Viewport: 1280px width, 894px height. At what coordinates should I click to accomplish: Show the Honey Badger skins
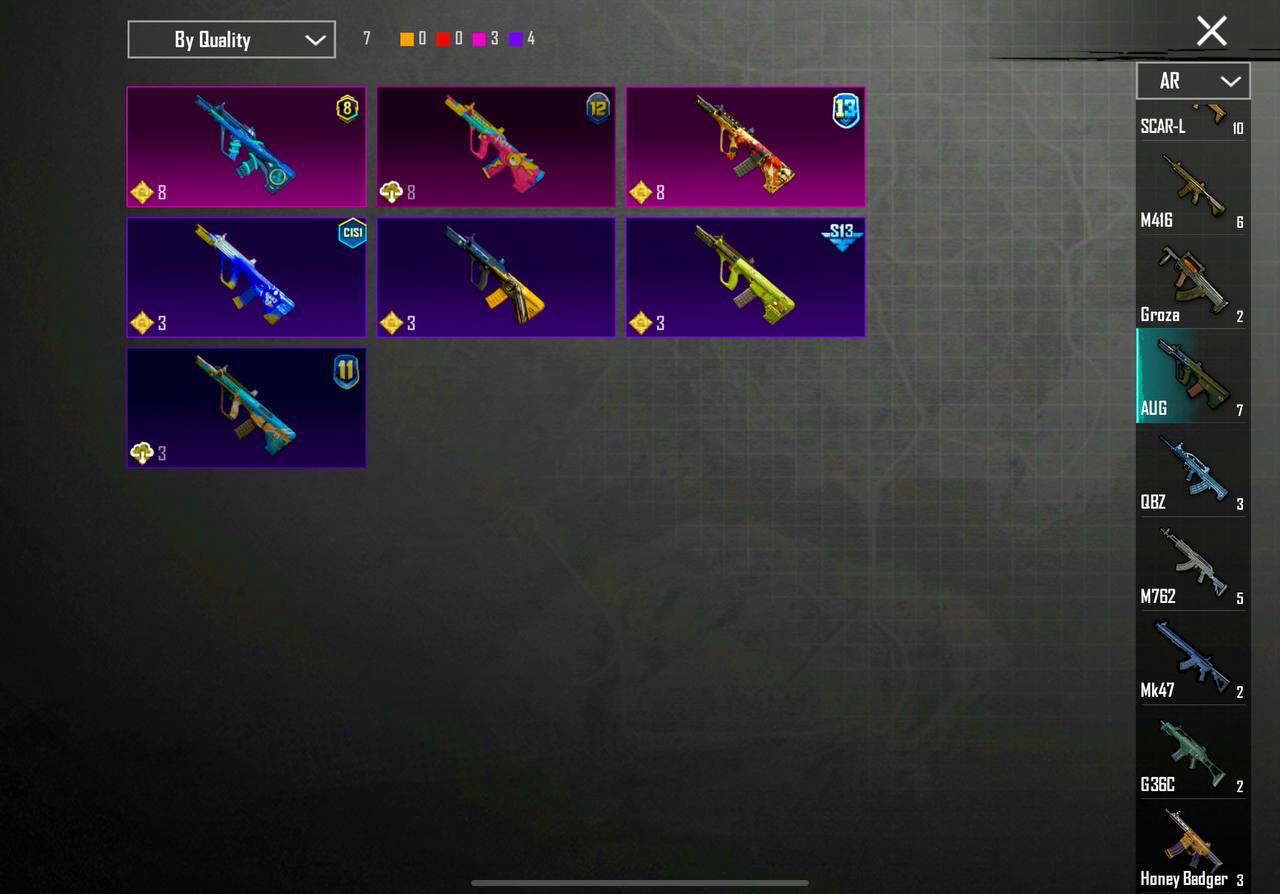[1192, 848]
